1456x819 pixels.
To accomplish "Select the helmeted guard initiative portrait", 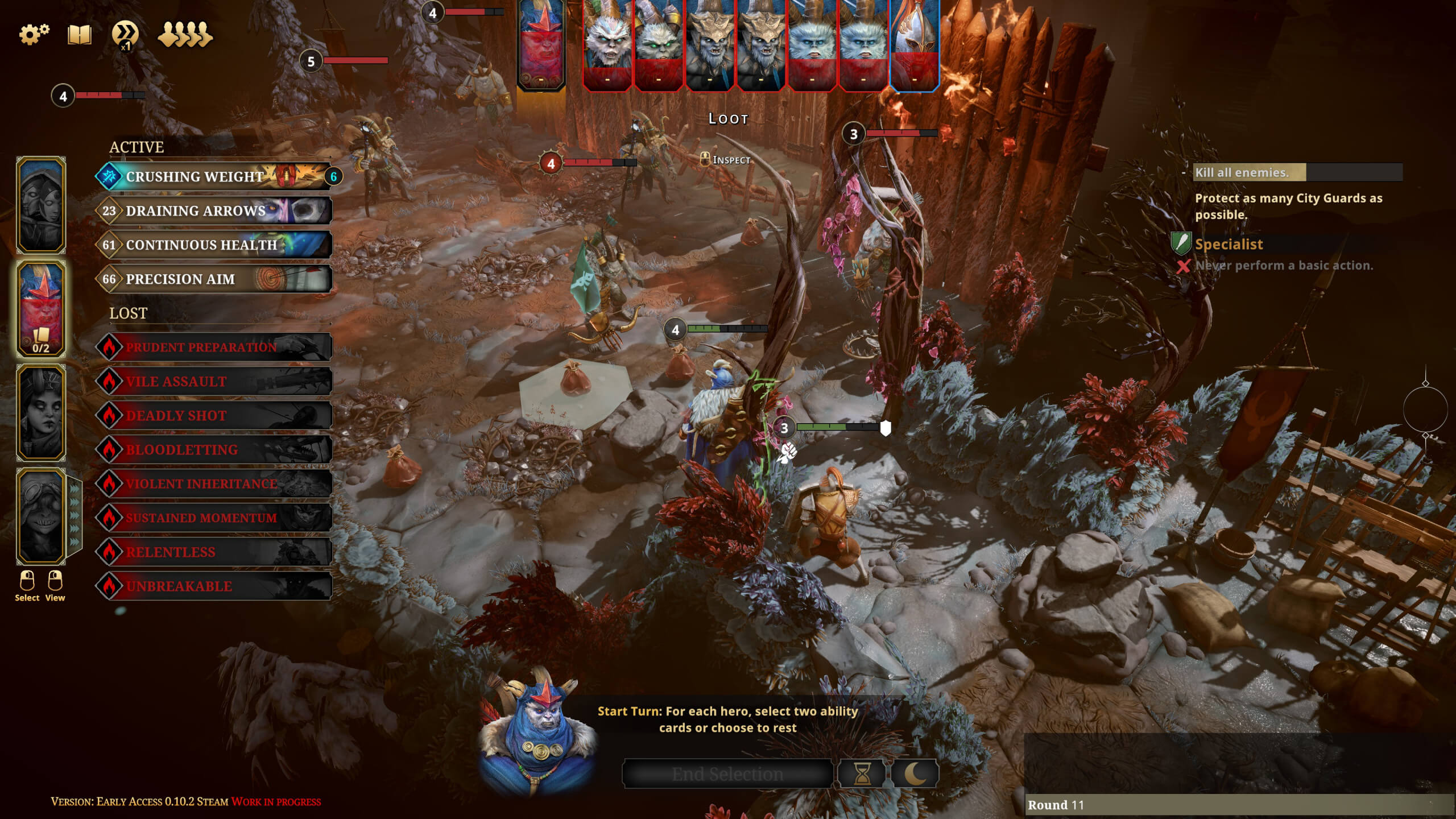I will (x=914, y=45).
